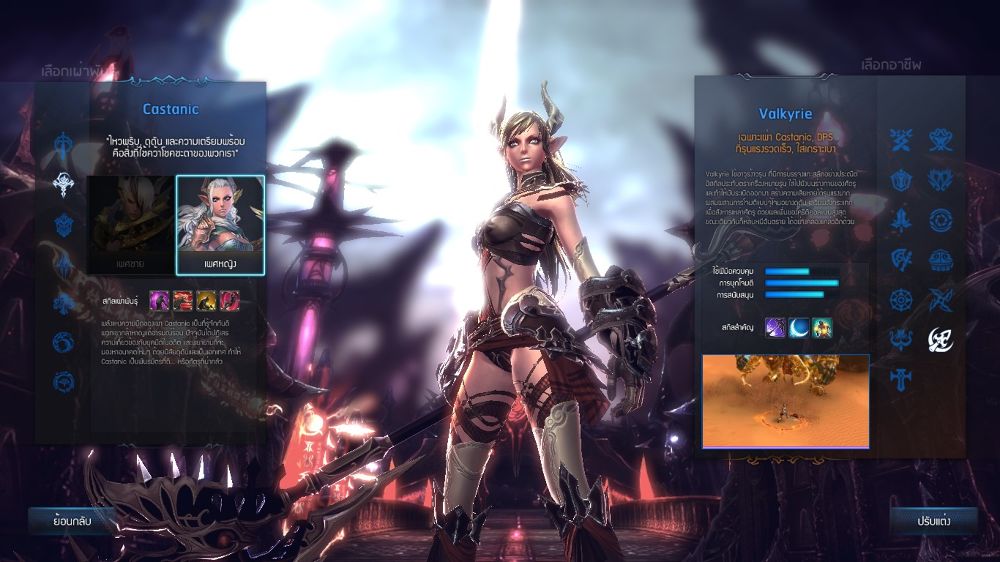
Task: View the golden figure key skill
Action: pyautogui.click(x=822, y=327)
